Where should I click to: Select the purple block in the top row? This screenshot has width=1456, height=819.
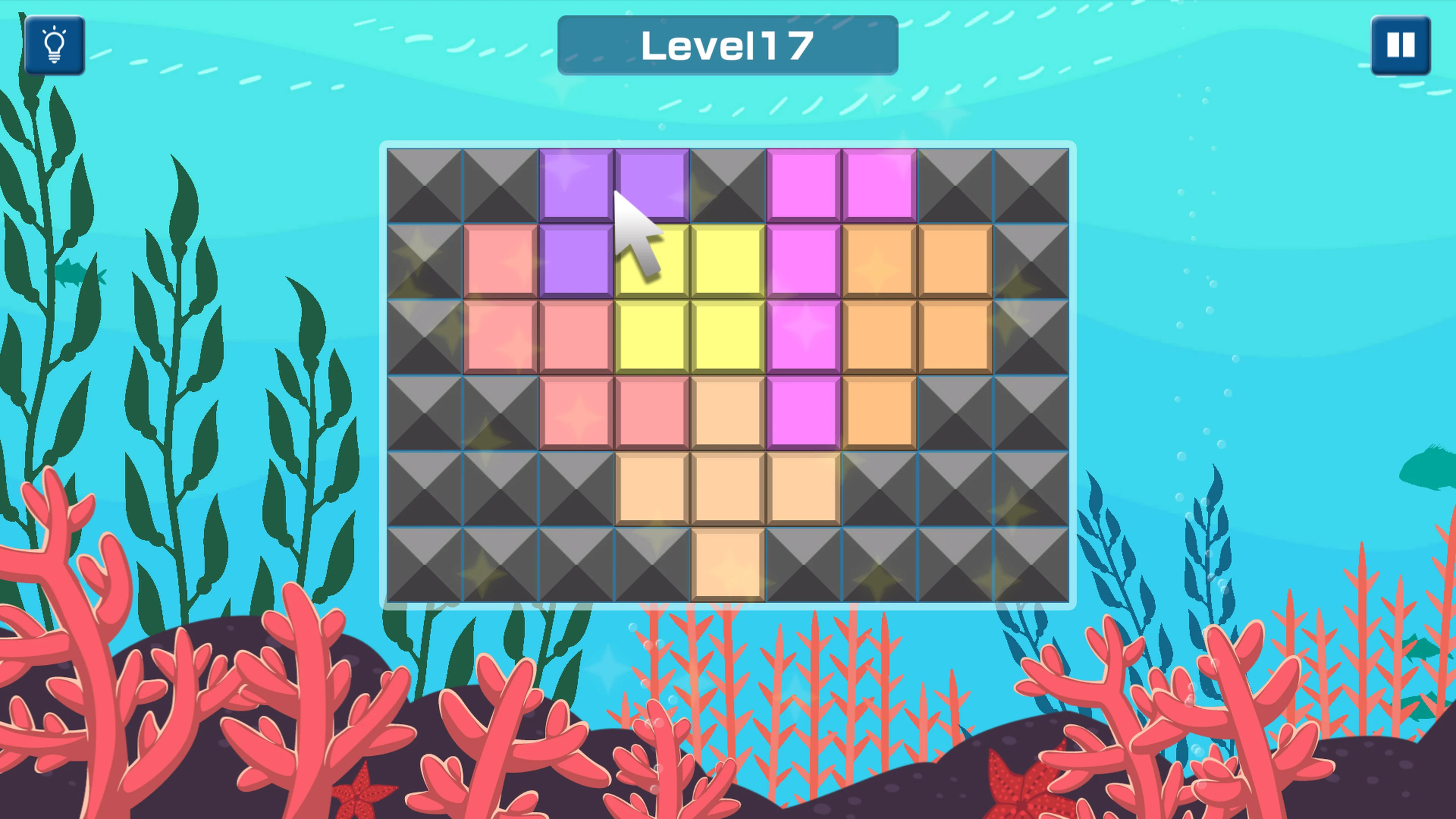click(576, 187)
